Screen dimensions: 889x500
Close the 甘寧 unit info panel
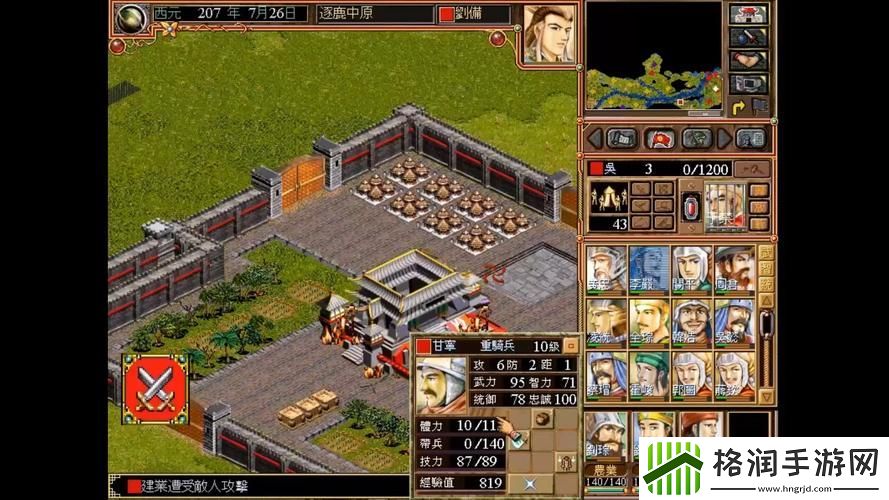(x=571, y=345)
